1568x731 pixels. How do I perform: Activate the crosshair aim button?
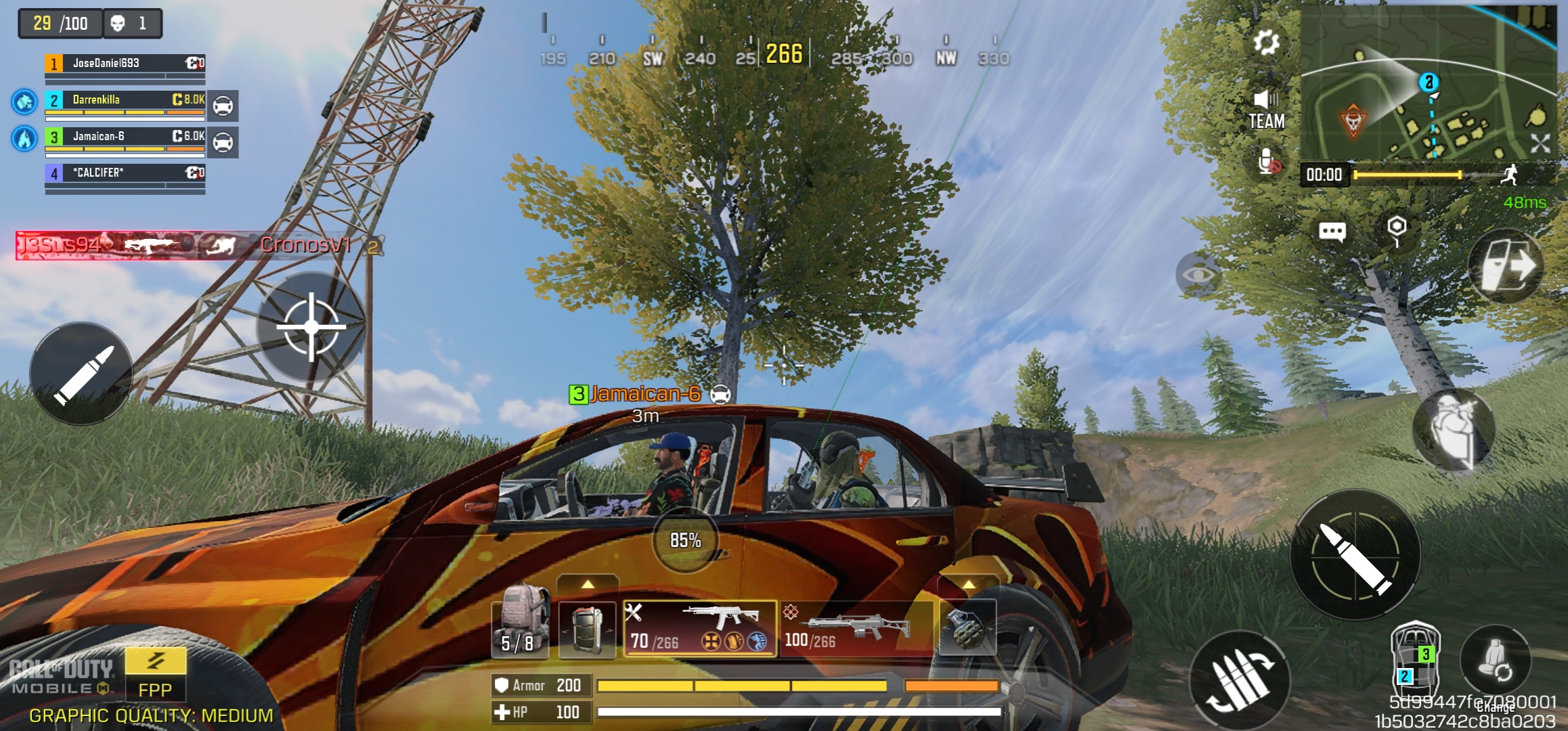311,327
